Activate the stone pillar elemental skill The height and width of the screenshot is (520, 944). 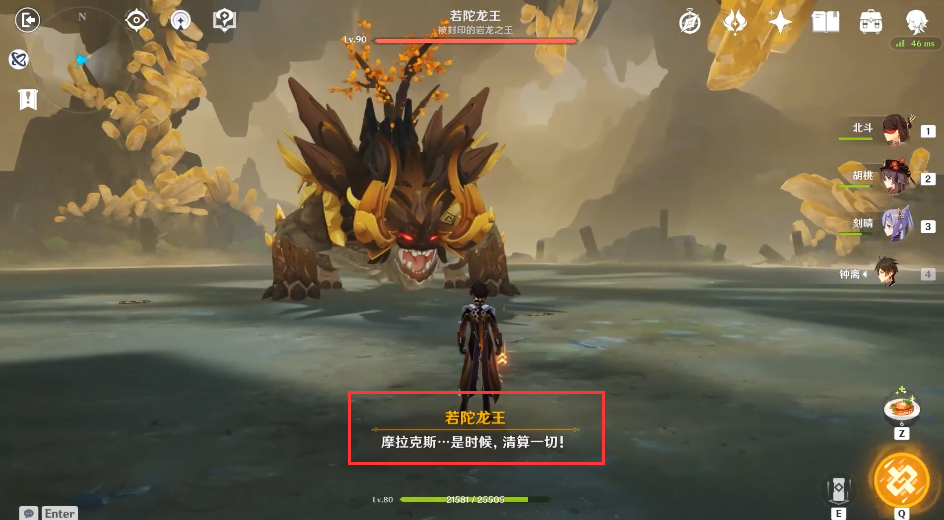[x=837, y=490]
